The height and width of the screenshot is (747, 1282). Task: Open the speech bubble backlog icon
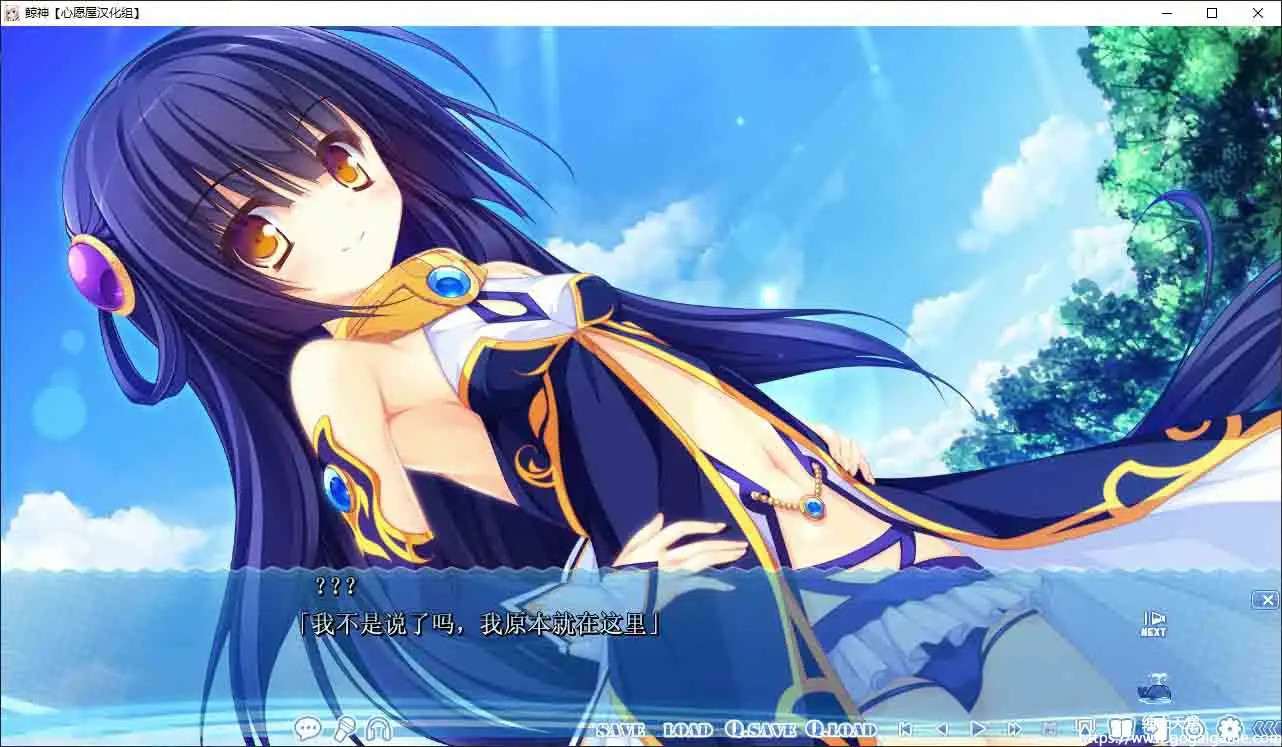(x=308, y=729)
